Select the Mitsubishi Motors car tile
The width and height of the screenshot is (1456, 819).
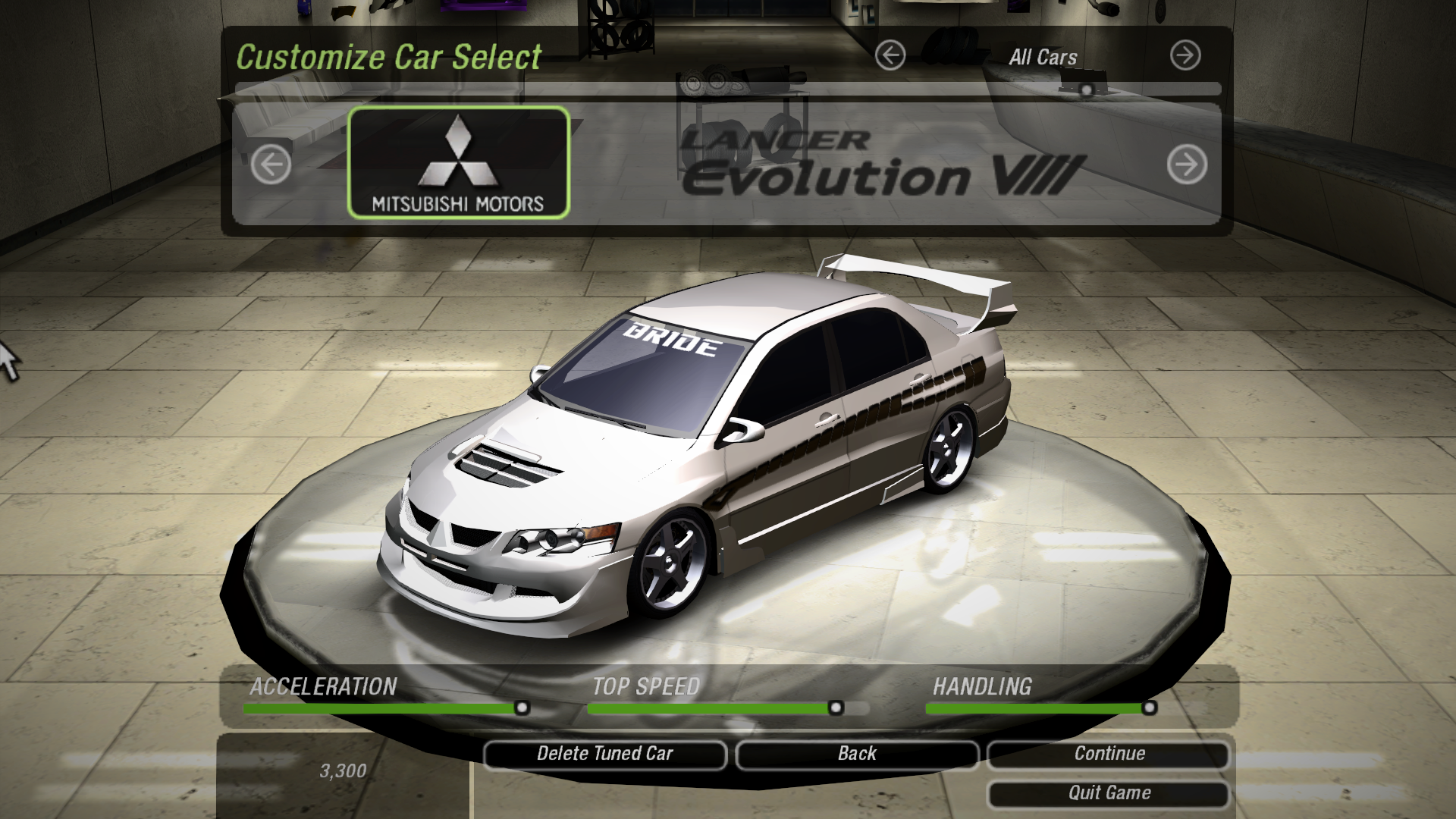458,163
